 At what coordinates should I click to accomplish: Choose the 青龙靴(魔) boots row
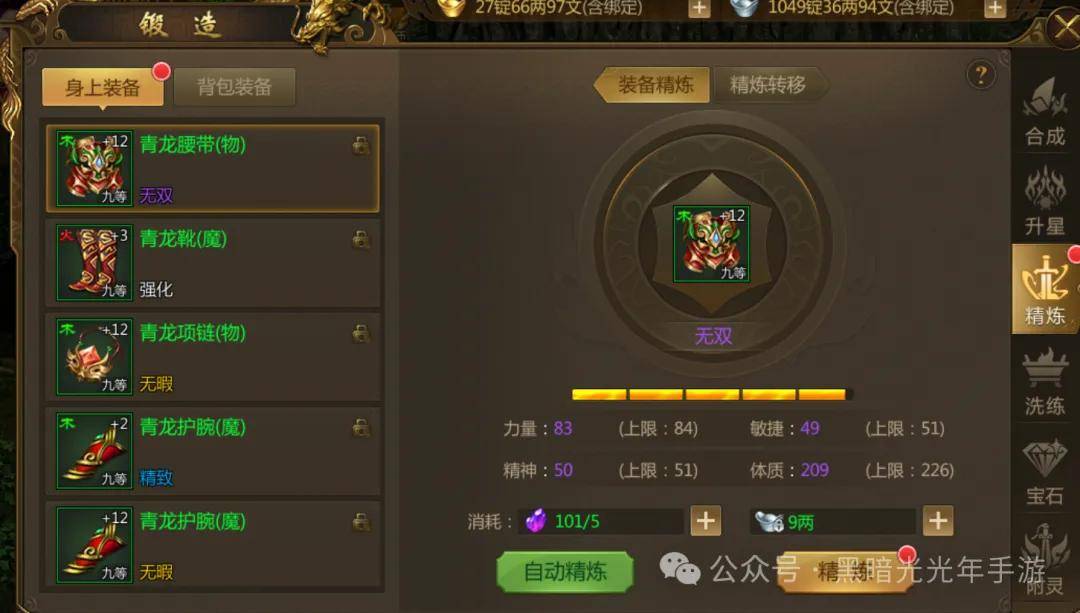[x=212, y=262]
